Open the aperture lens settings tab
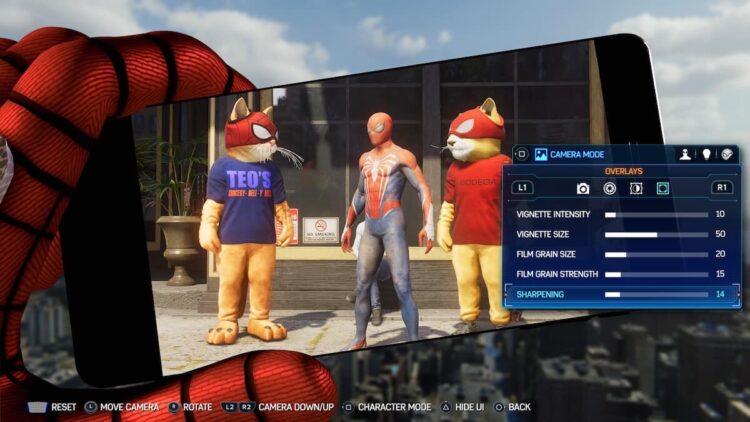This screenshot has width=750, height=422. 609,188
